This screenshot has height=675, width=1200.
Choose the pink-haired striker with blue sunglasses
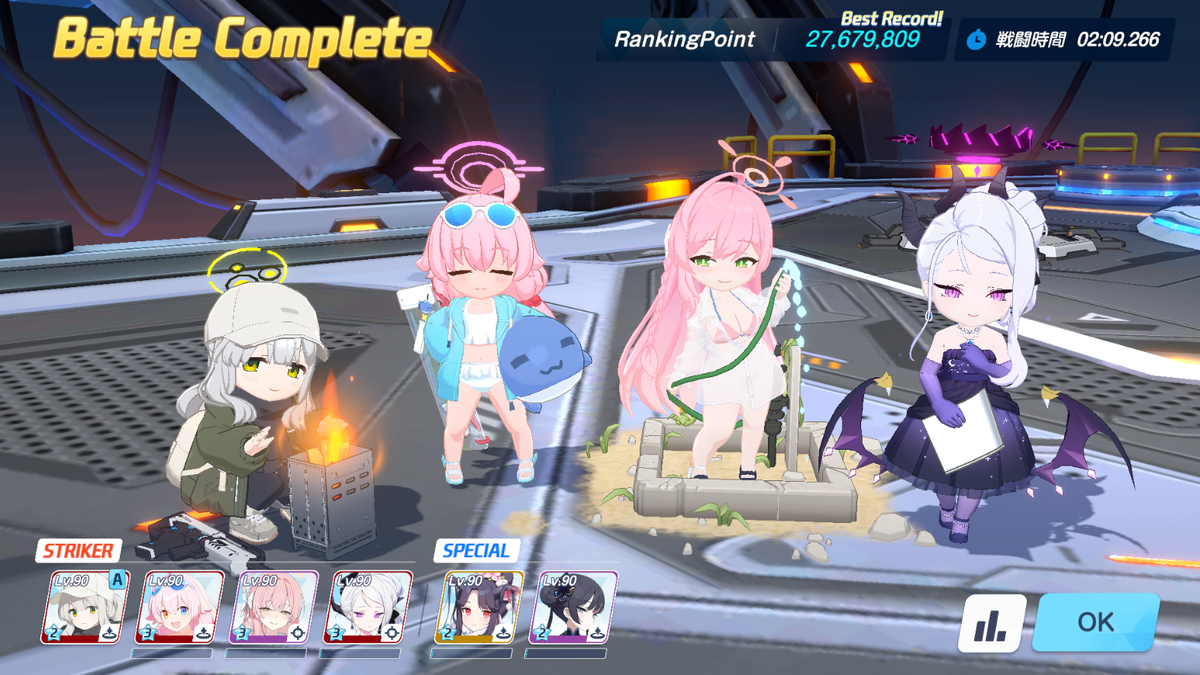coord(180,607)
